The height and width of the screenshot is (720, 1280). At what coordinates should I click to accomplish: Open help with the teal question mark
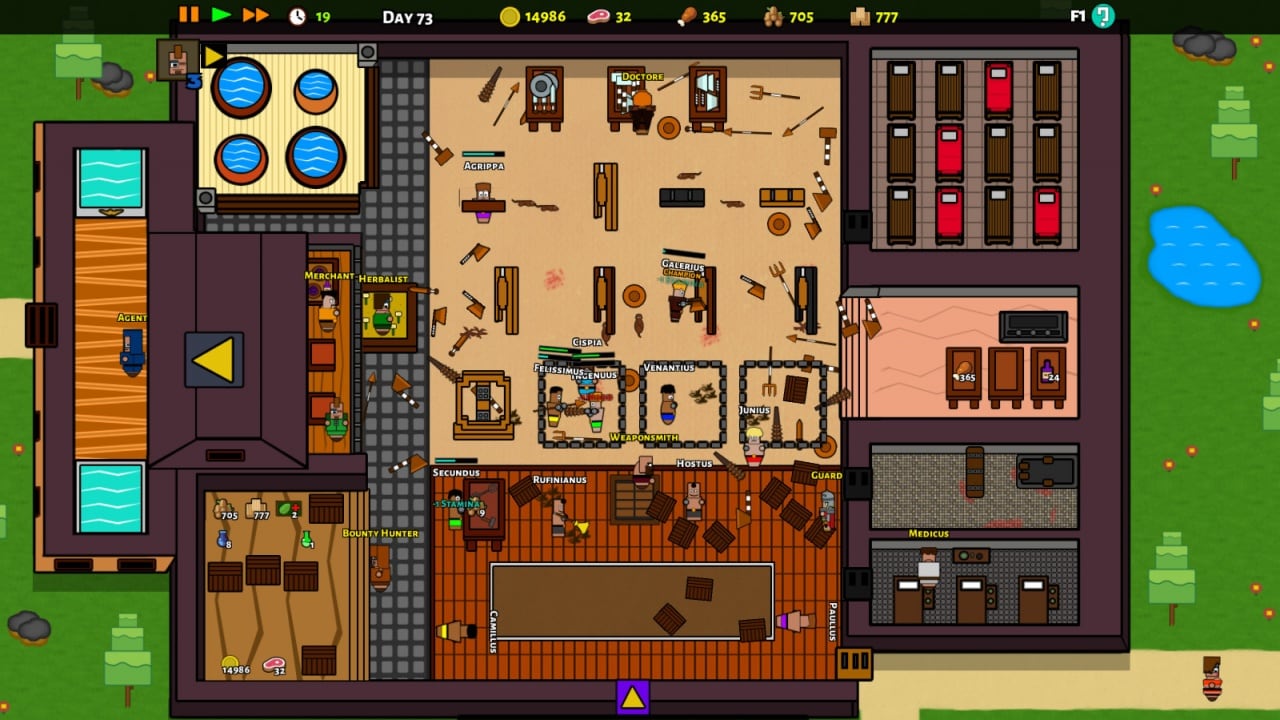1103,16
